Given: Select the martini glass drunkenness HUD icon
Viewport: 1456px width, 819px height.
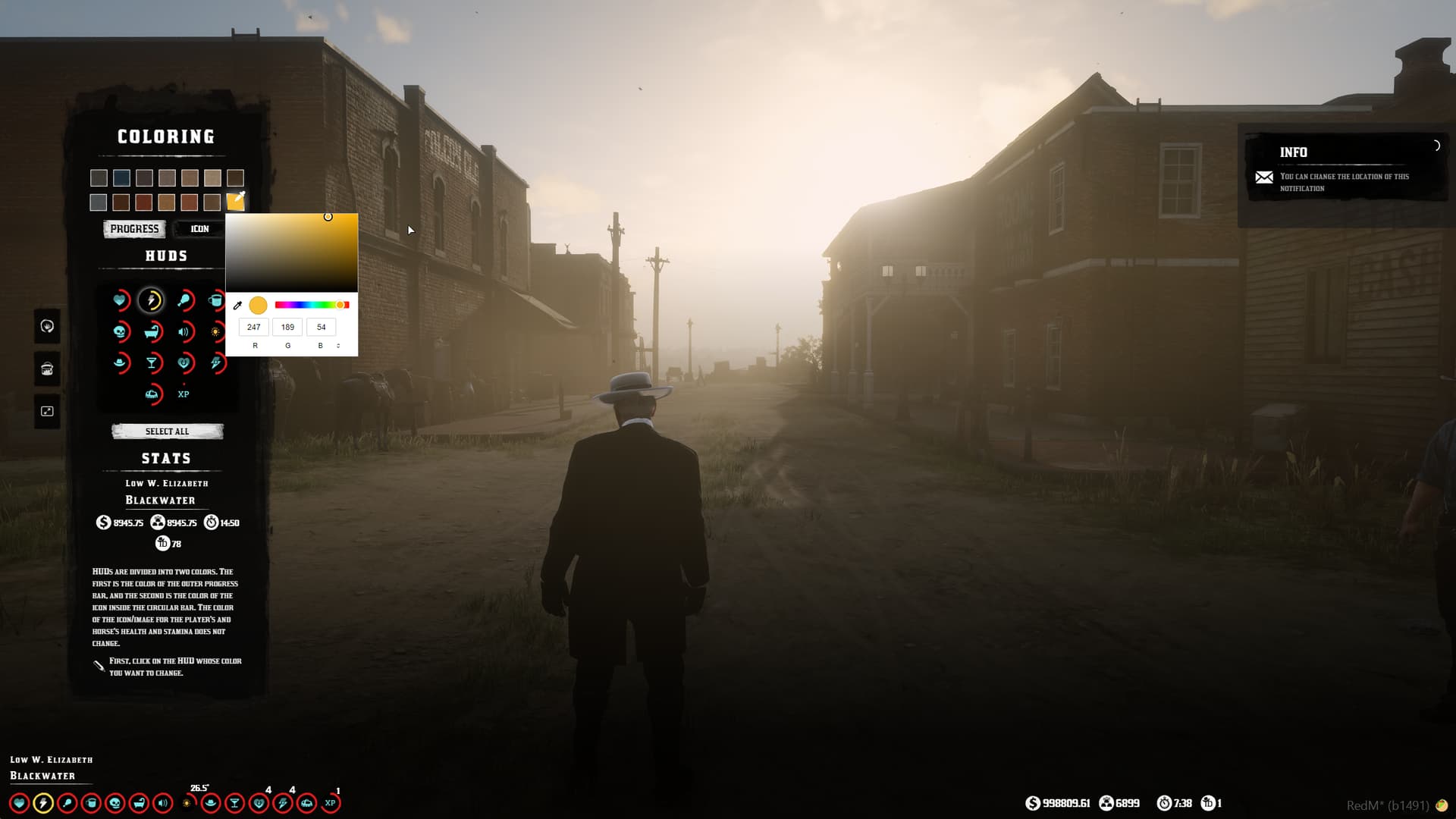Looking at the screenshot, I should 152,363.
